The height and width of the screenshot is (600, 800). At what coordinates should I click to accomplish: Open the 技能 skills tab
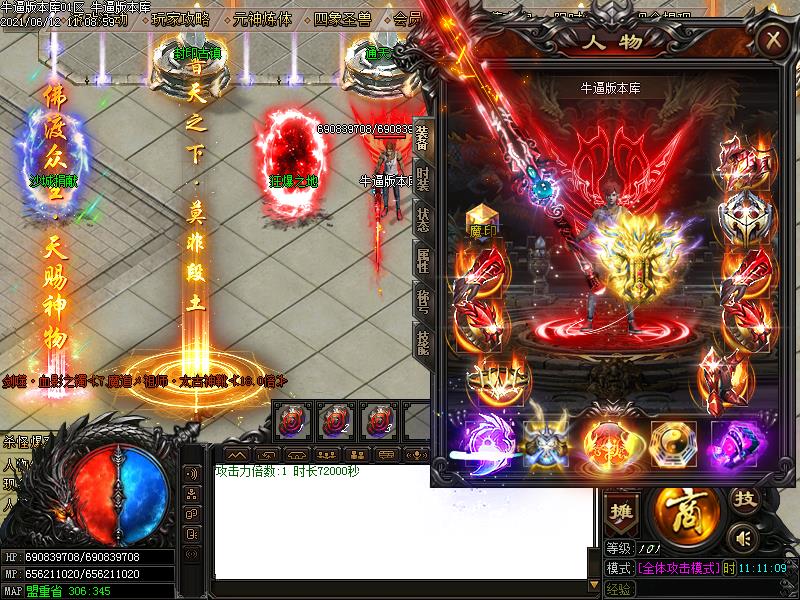click(x=423, y=342)
